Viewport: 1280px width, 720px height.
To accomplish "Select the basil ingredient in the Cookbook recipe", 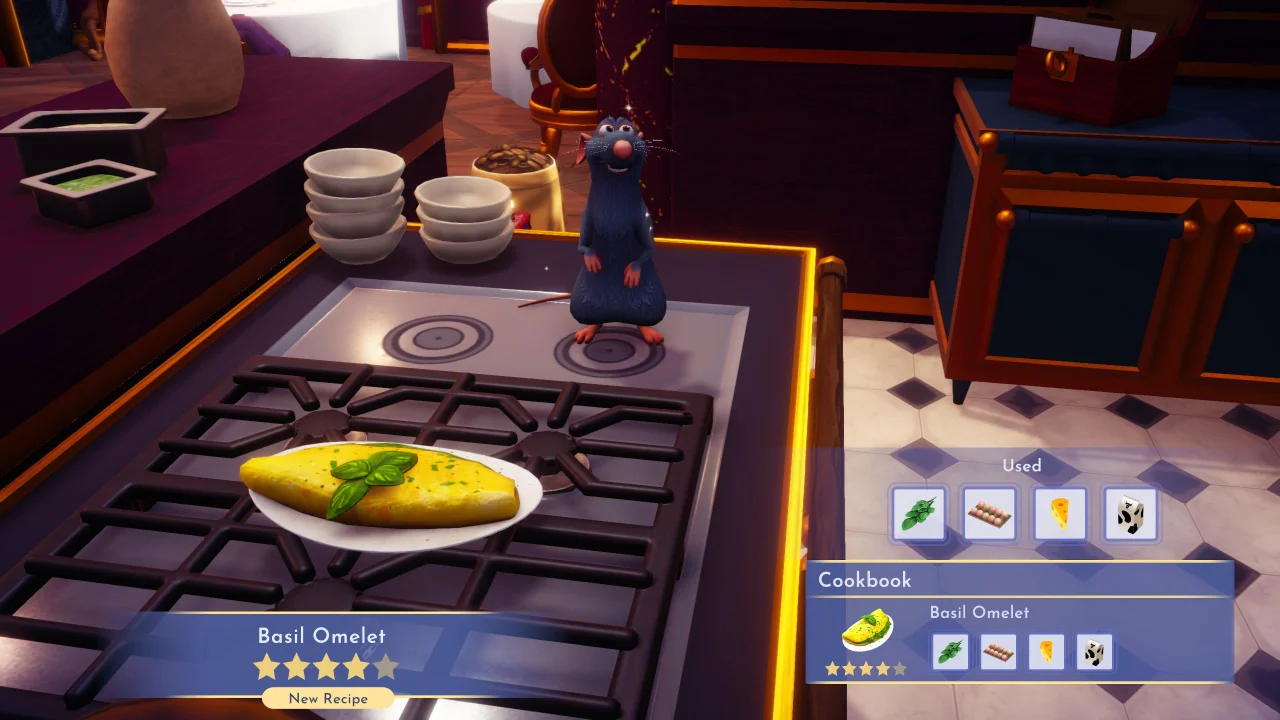I will 949,651.
